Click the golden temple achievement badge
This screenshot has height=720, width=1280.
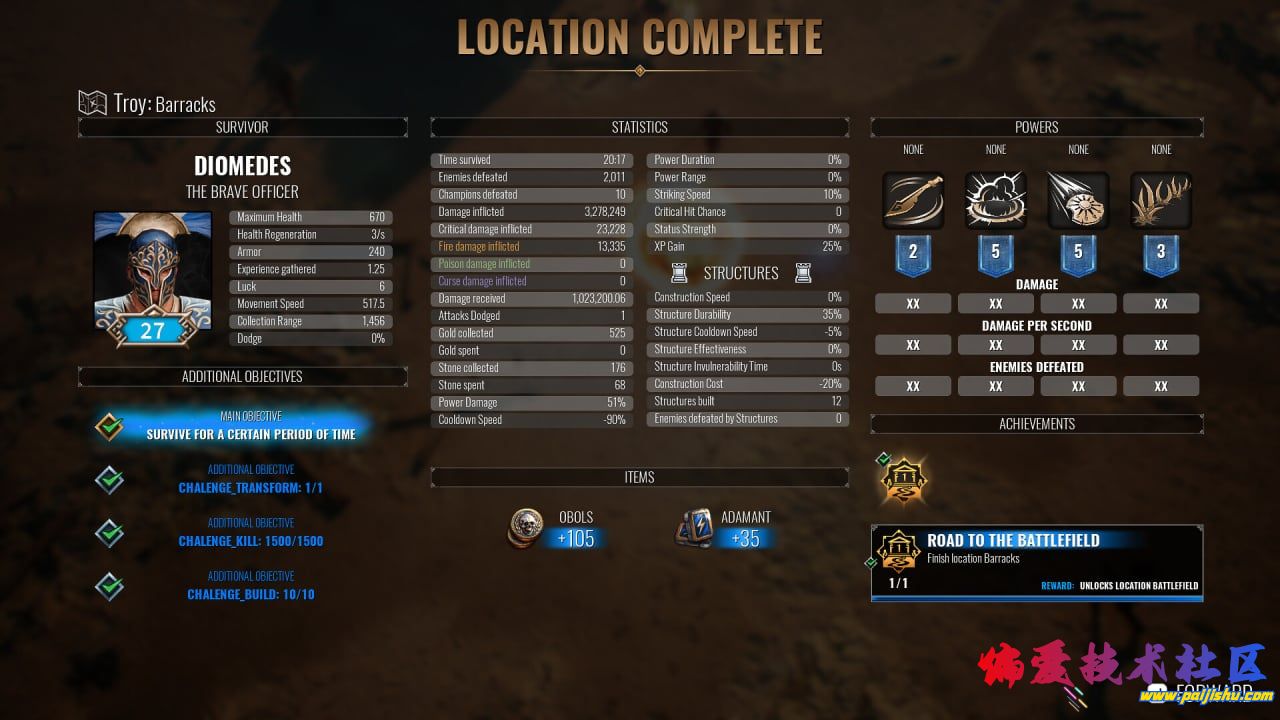903,480
